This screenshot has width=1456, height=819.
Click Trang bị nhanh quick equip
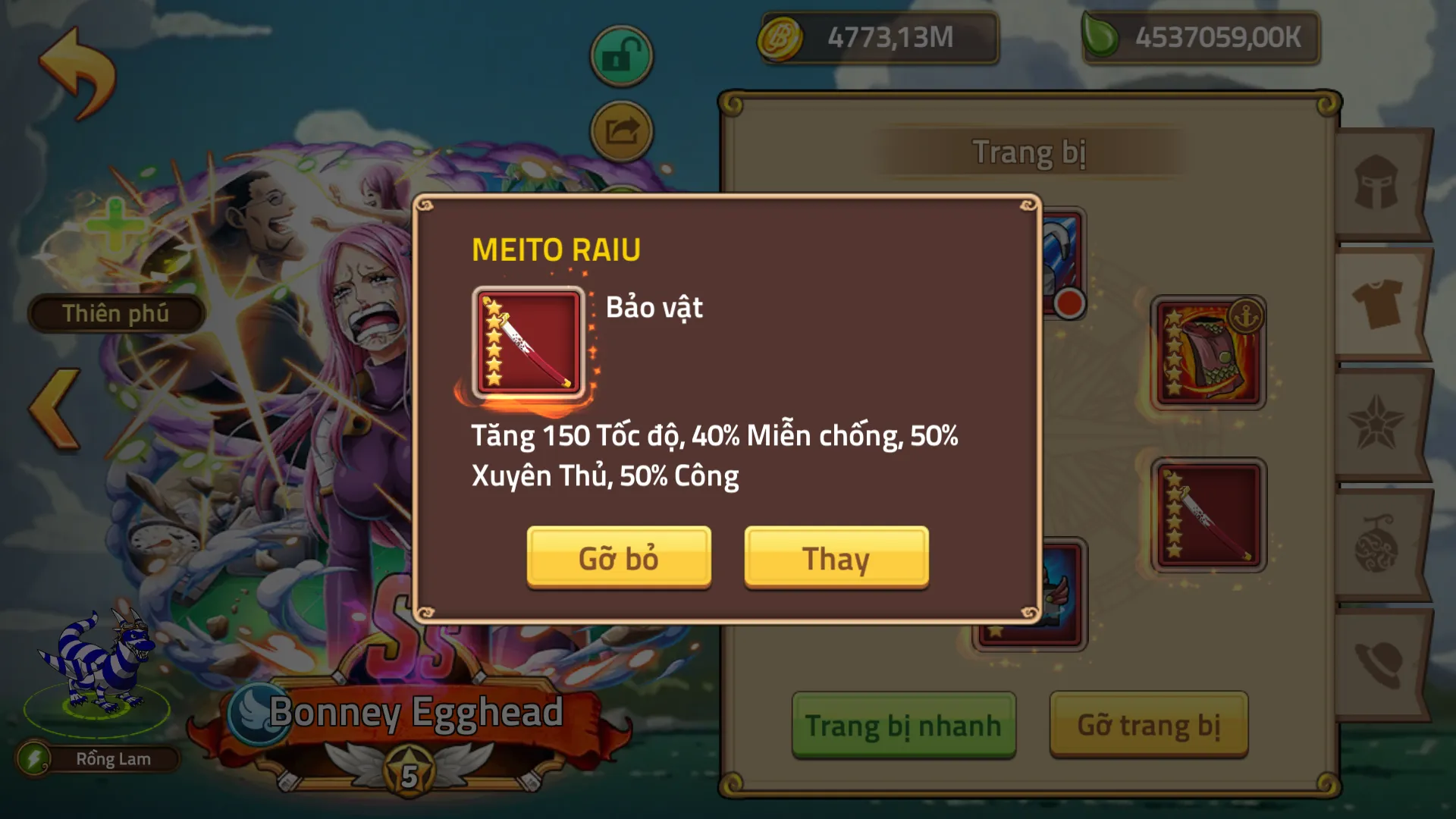coord(903,725)
